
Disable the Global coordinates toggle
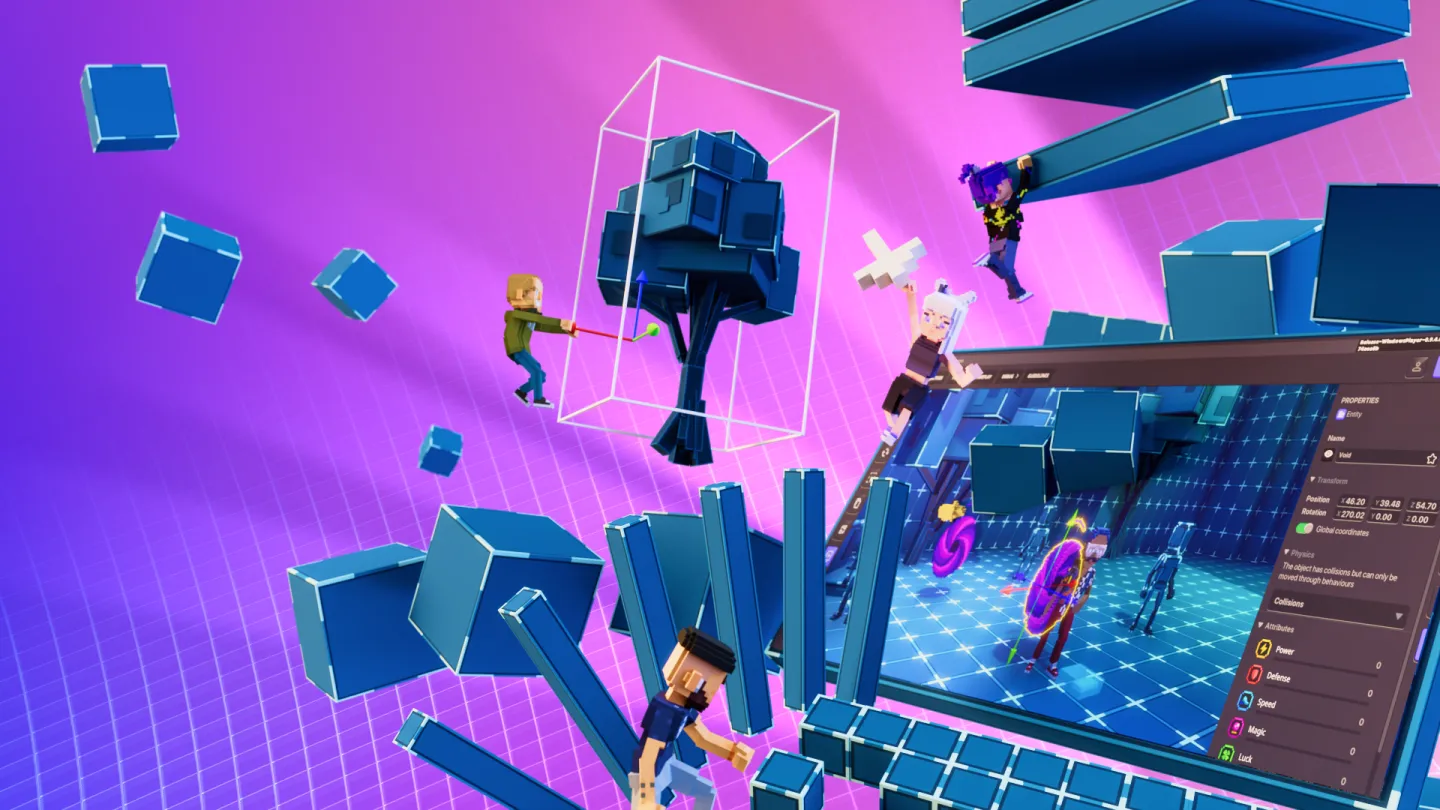coord(1302,528)
